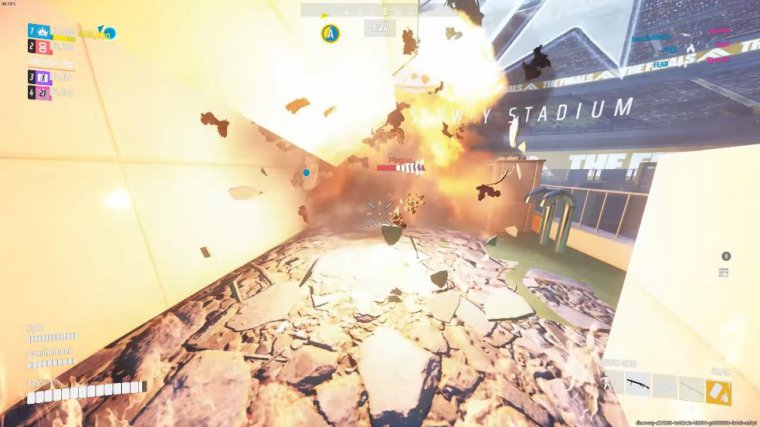
Task: Select the pink fourth-place team row
Action: [40, 92]
